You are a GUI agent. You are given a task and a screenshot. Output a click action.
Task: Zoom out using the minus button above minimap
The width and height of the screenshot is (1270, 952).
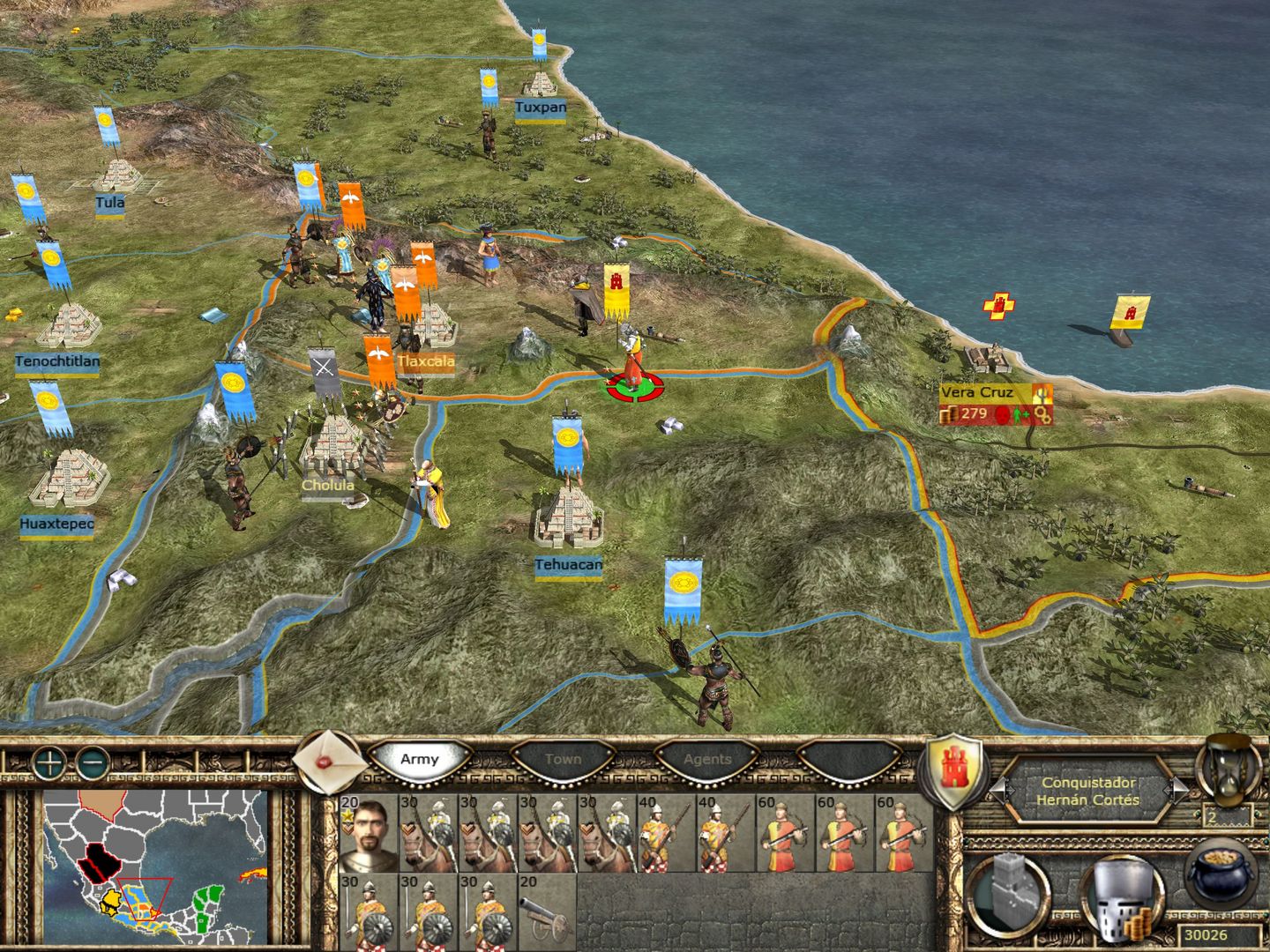tap(93, 762)
